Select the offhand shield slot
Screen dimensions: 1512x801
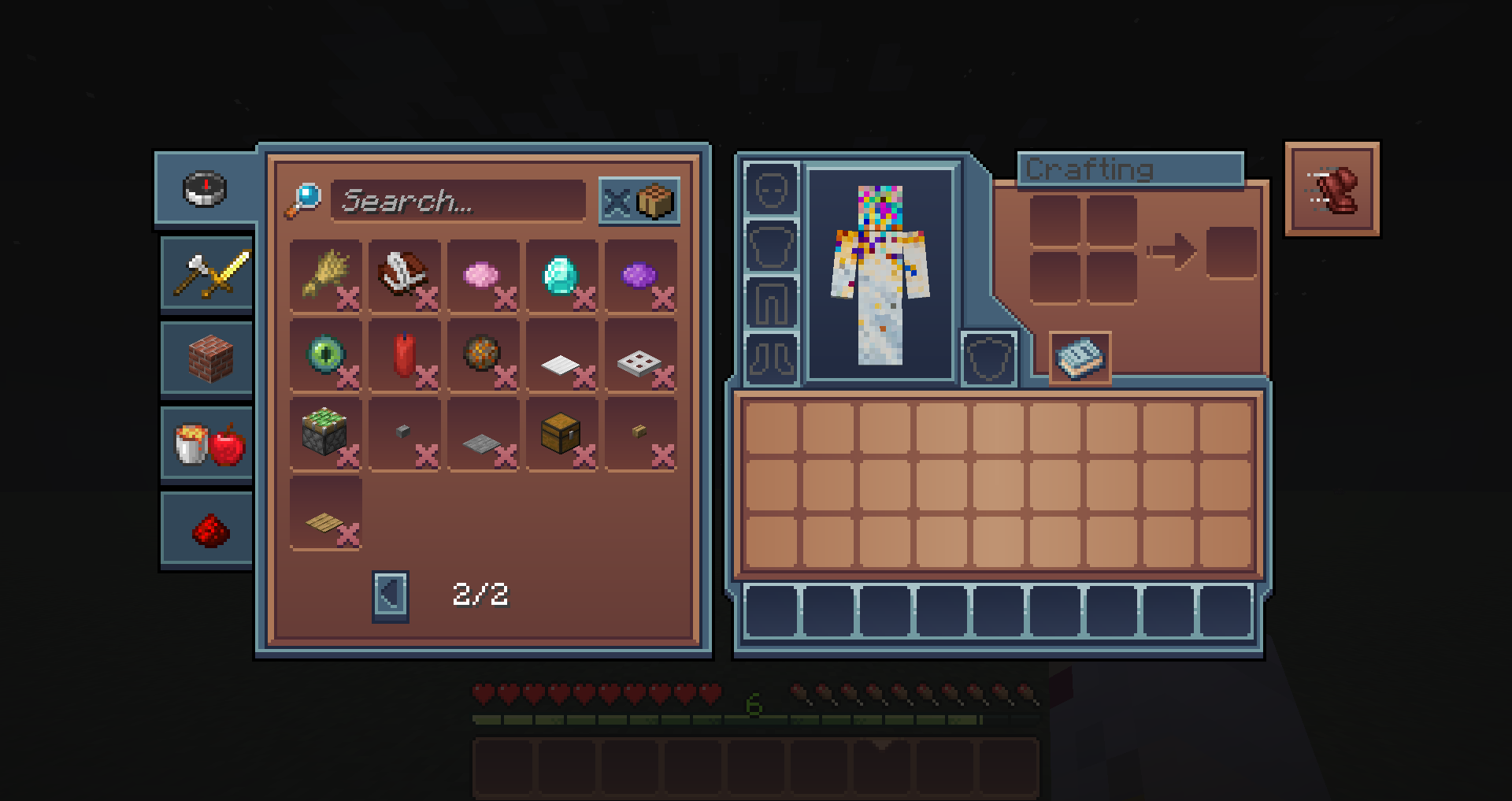pyautogui.click(x=989, y=358)
